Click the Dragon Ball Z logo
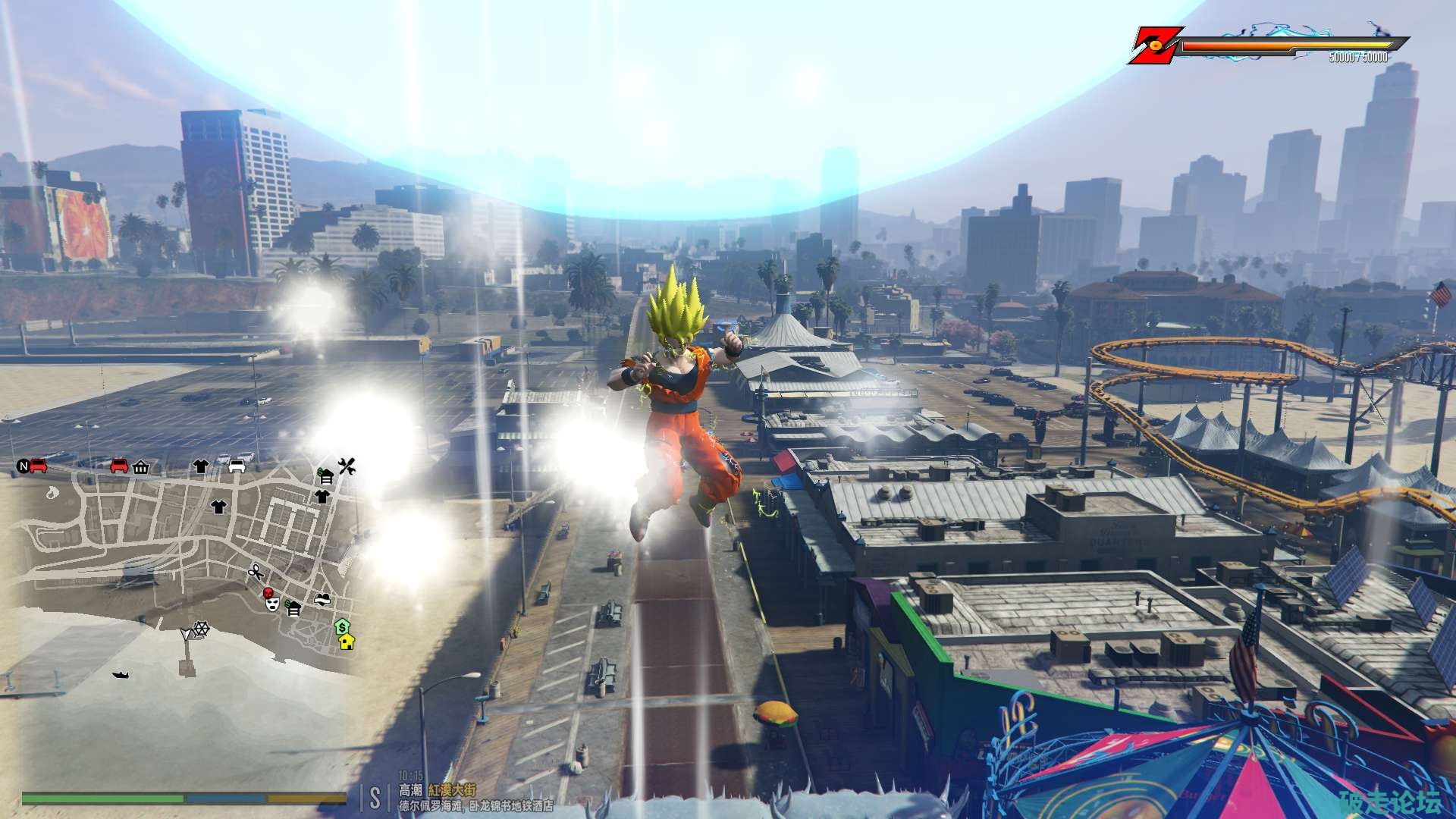1456x819 pixels. [x=1153, y=45]
